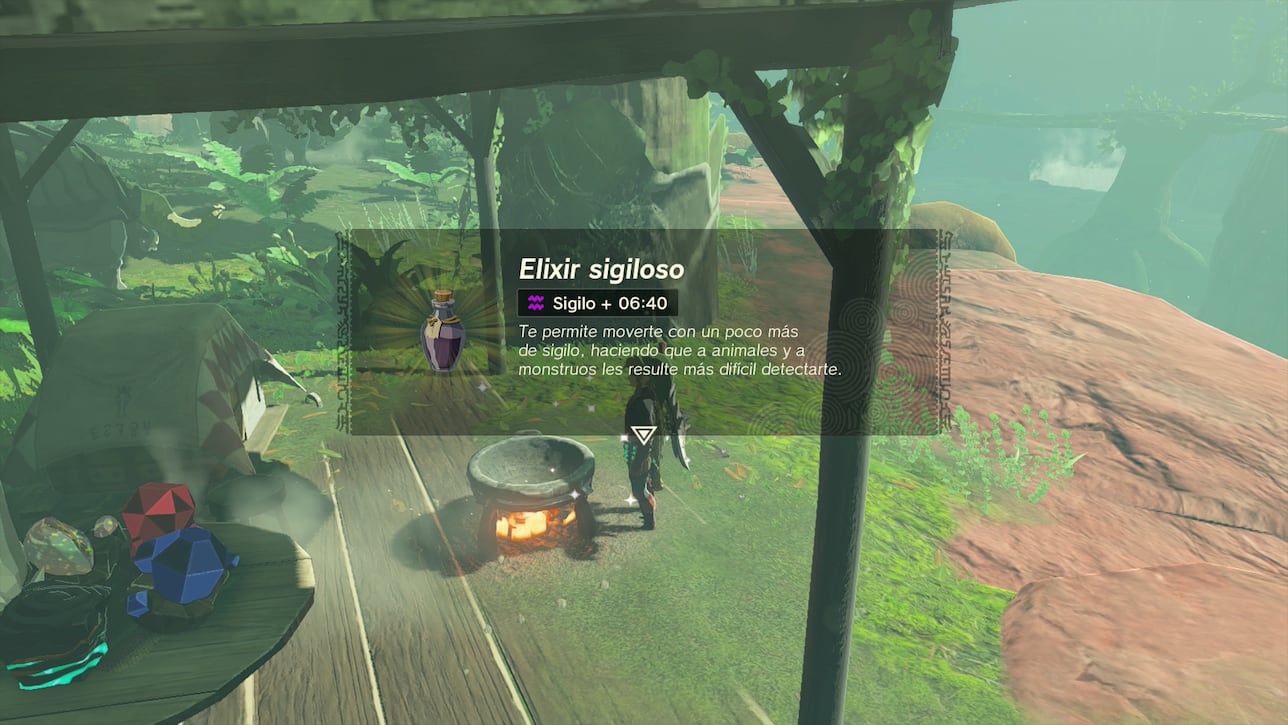Expand the downward triangle continue prompt
This screenshot has width=1288, height=725.
[643, 433]
